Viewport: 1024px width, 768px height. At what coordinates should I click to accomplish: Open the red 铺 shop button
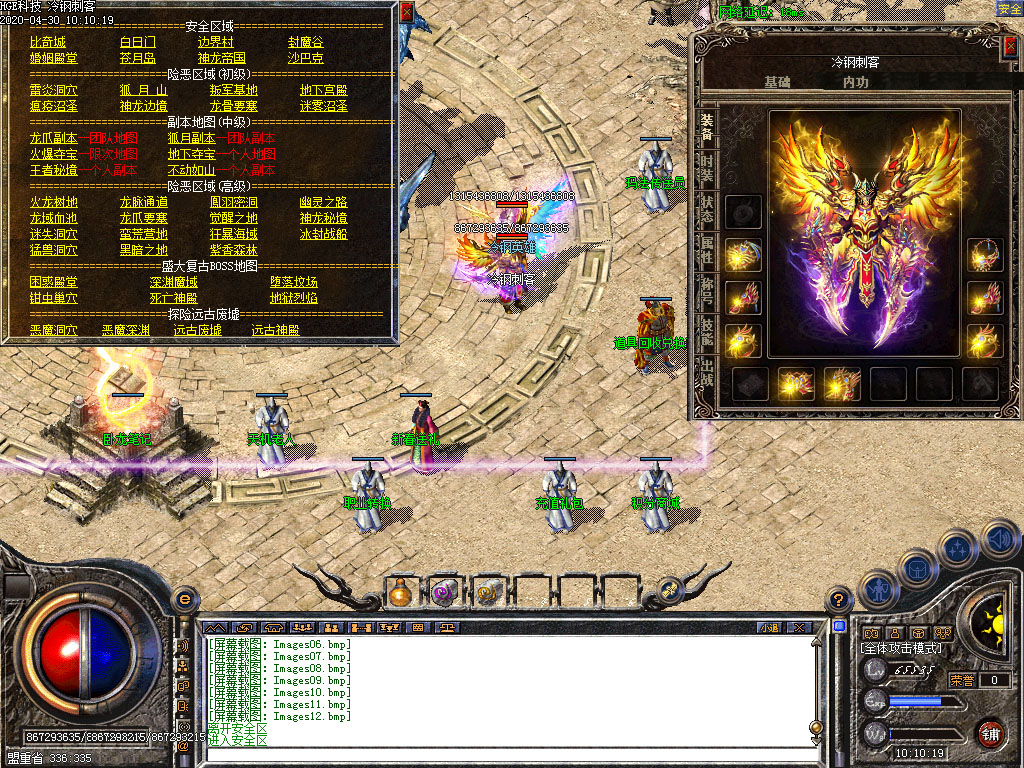tap(990, 733)
